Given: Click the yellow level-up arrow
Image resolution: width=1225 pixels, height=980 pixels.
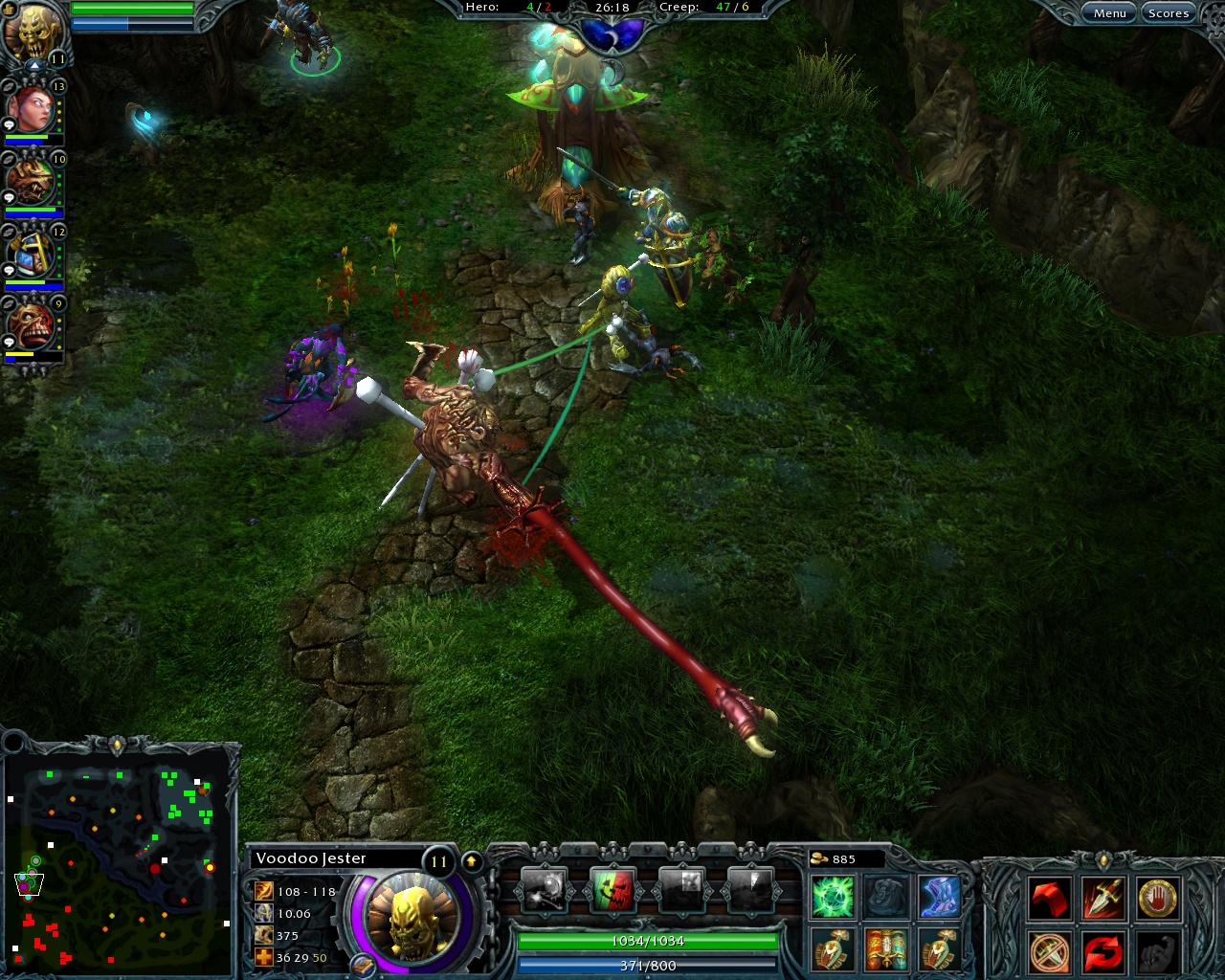Looking at the screenshot, I should pos(470,859).
